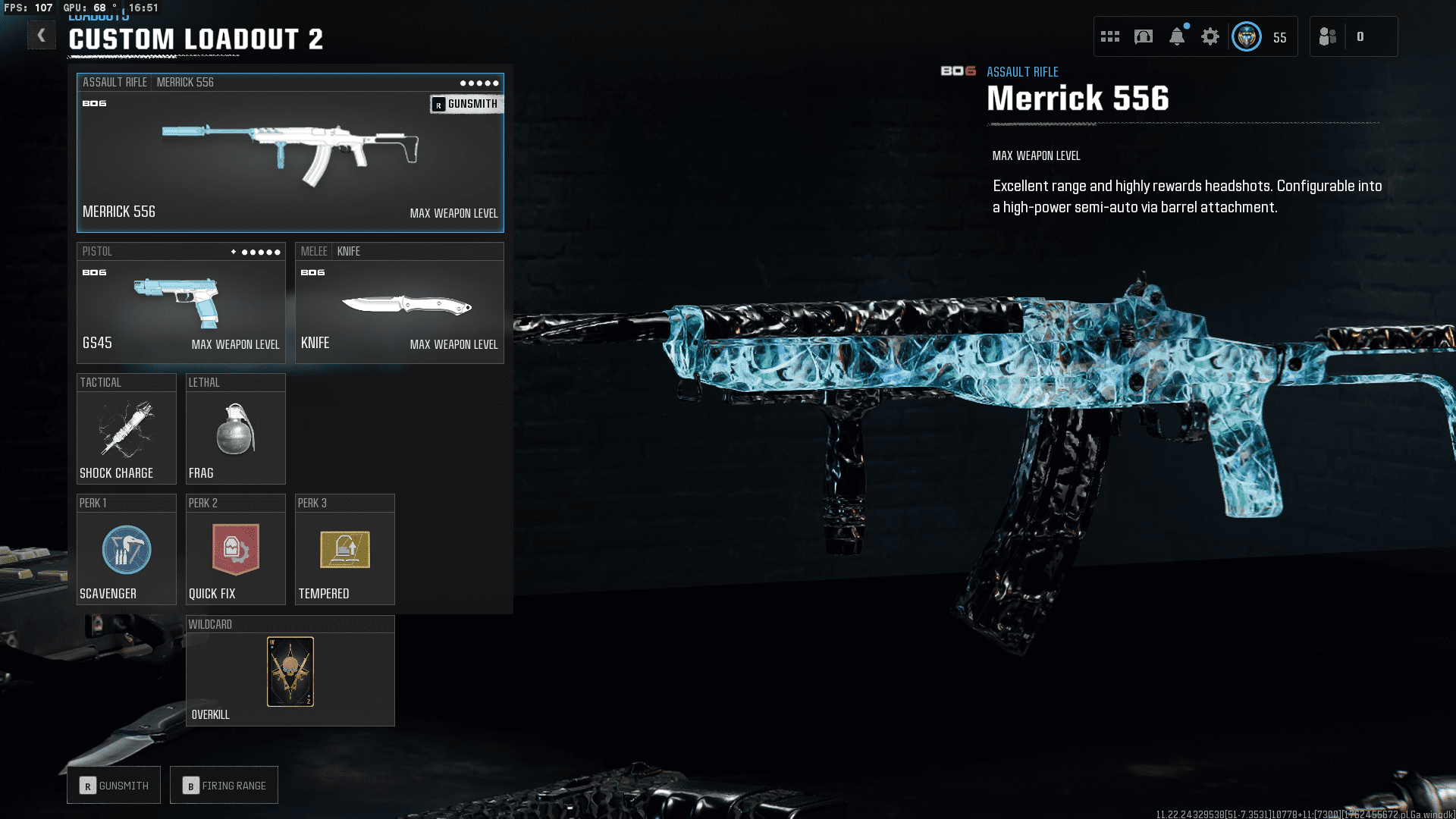Open the GS45 pistol slot
1456x819 pixels.
tap(180, 303)
